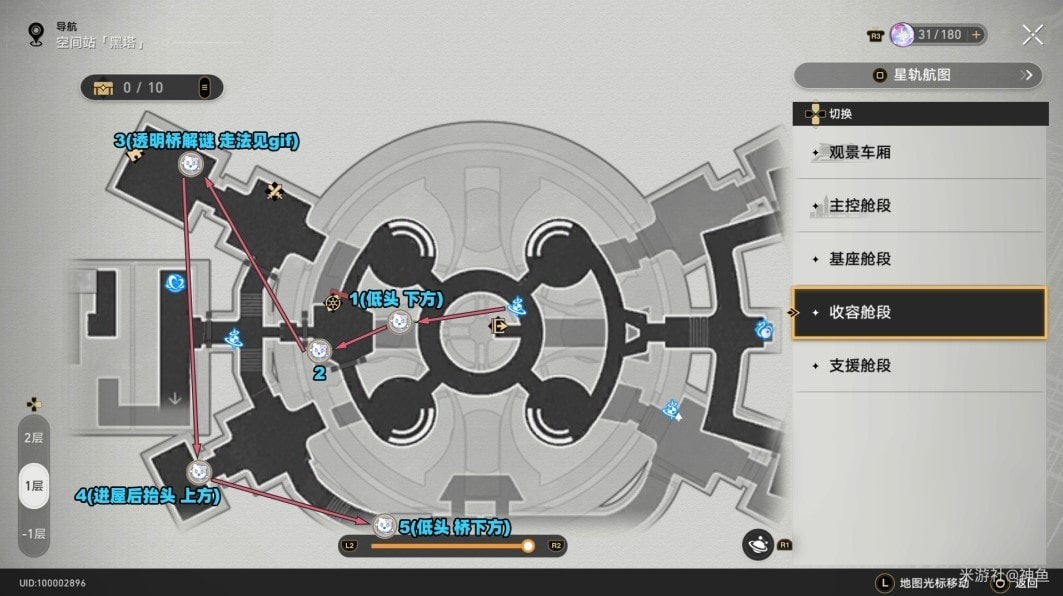Switch to the 基座舱段 area

(x=918, y=259)
